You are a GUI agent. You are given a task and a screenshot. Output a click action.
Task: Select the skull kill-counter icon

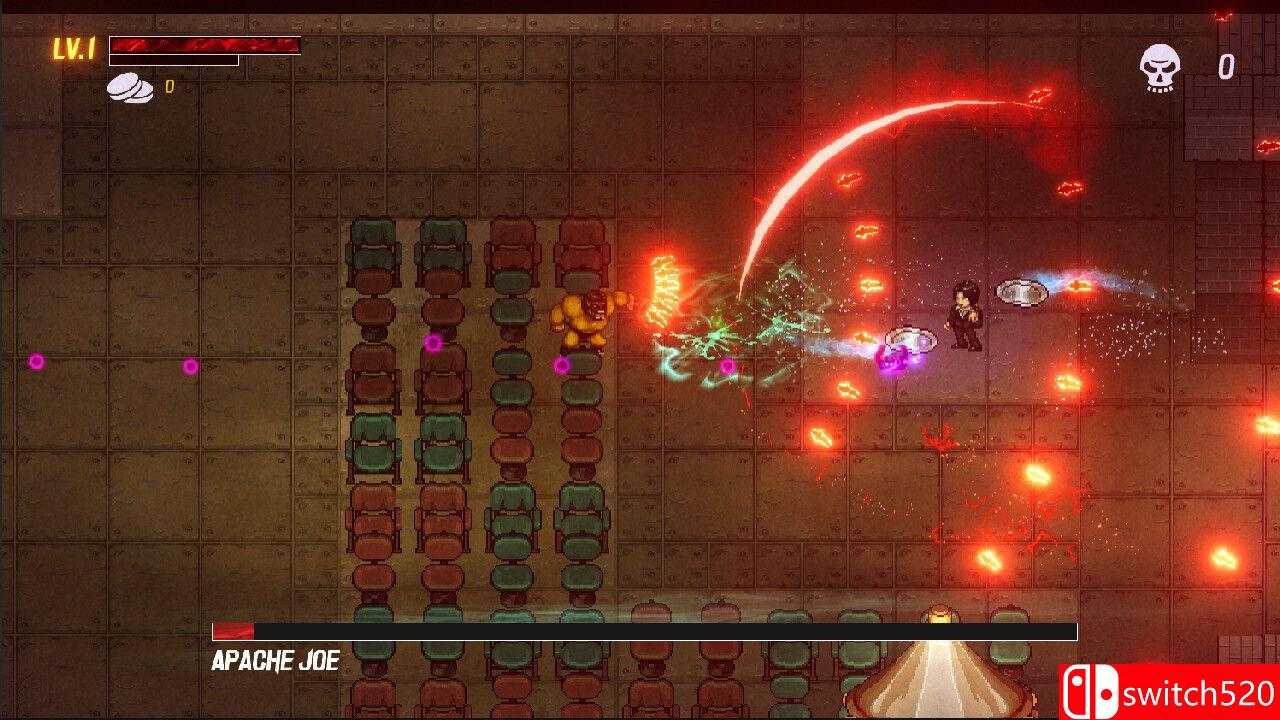pos(1160,67)
